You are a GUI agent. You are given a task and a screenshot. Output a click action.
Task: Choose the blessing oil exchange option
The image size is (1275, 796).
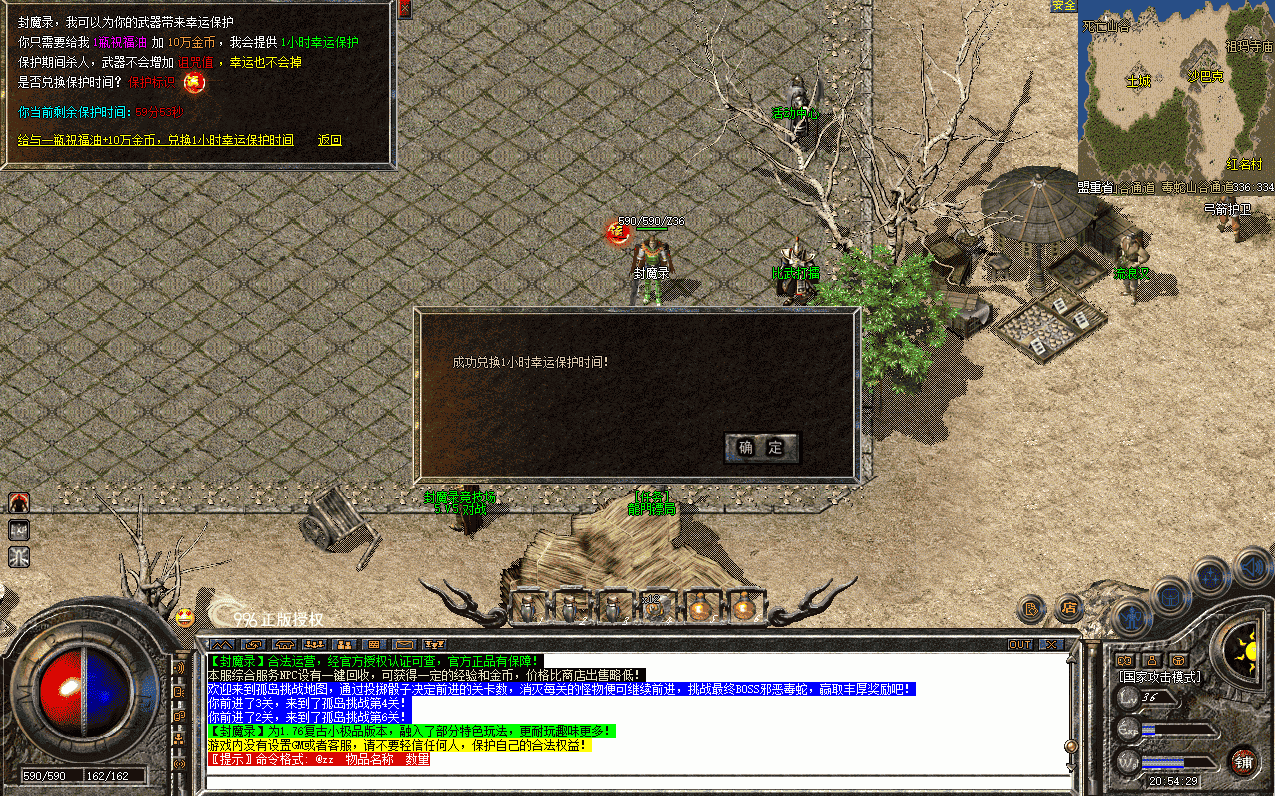[x=156, y=140]
